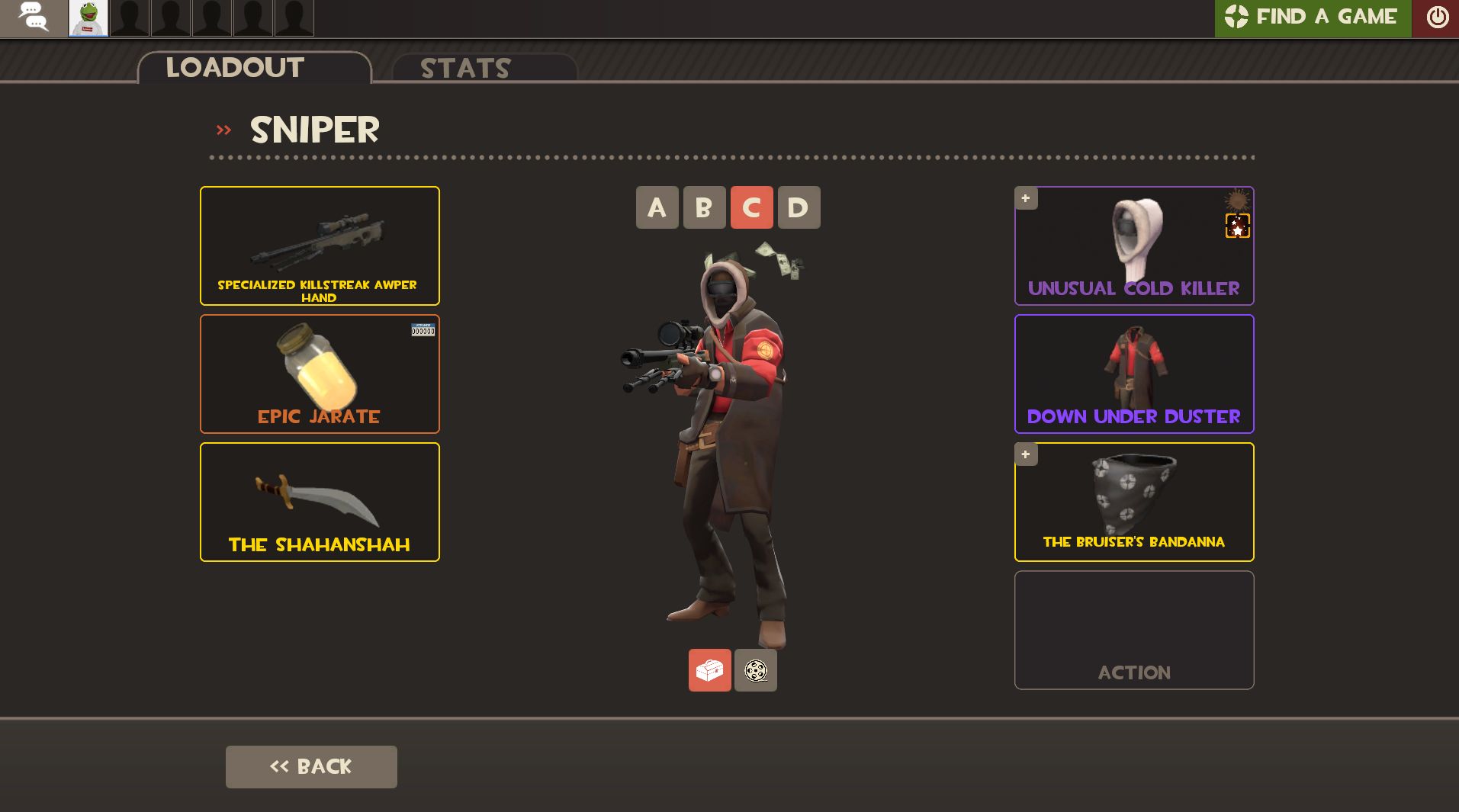Viewport: 1459px width, 812px height.
Task: Expand the plus button on Bruiser's Bandanna slot
Action: coord(1025,454)
